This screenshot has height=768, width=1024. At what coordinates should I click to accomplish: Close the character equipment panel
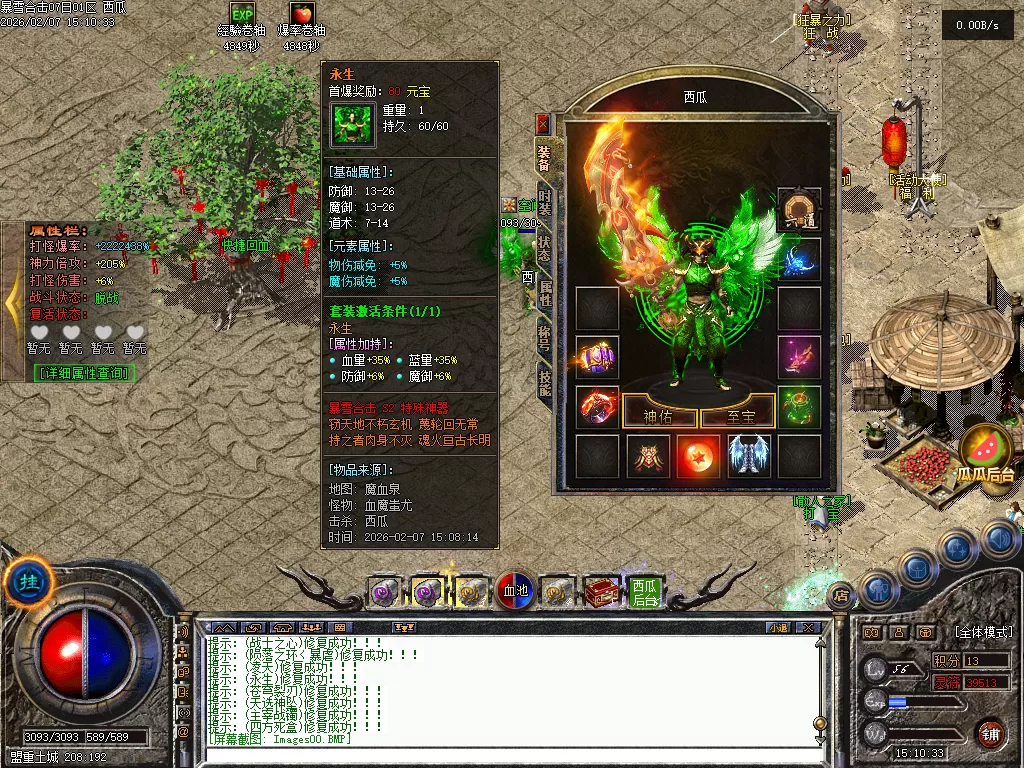(543, 123)
